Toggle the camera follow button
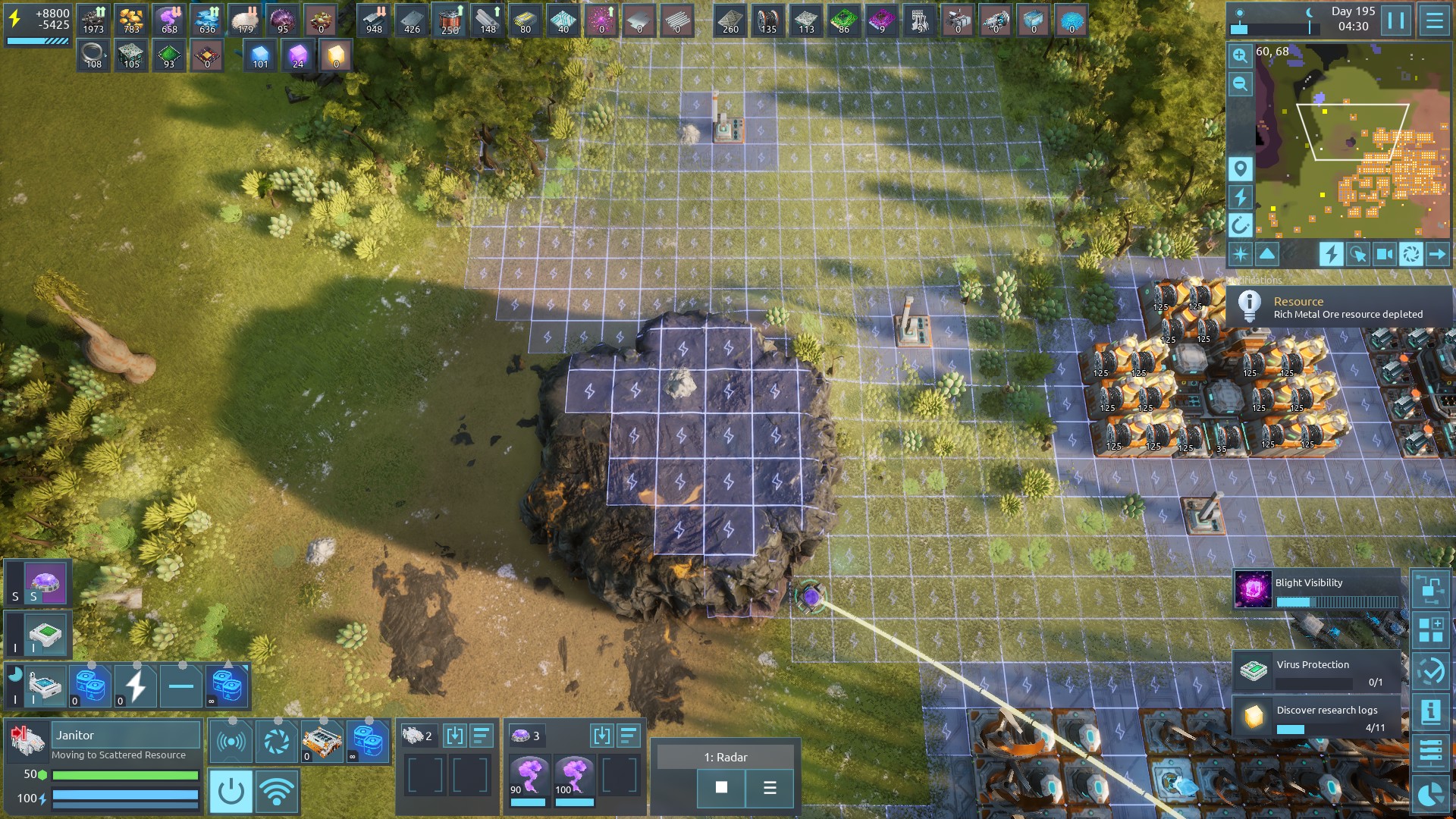Screen dimensions: 1456x819 (1384, 254)
